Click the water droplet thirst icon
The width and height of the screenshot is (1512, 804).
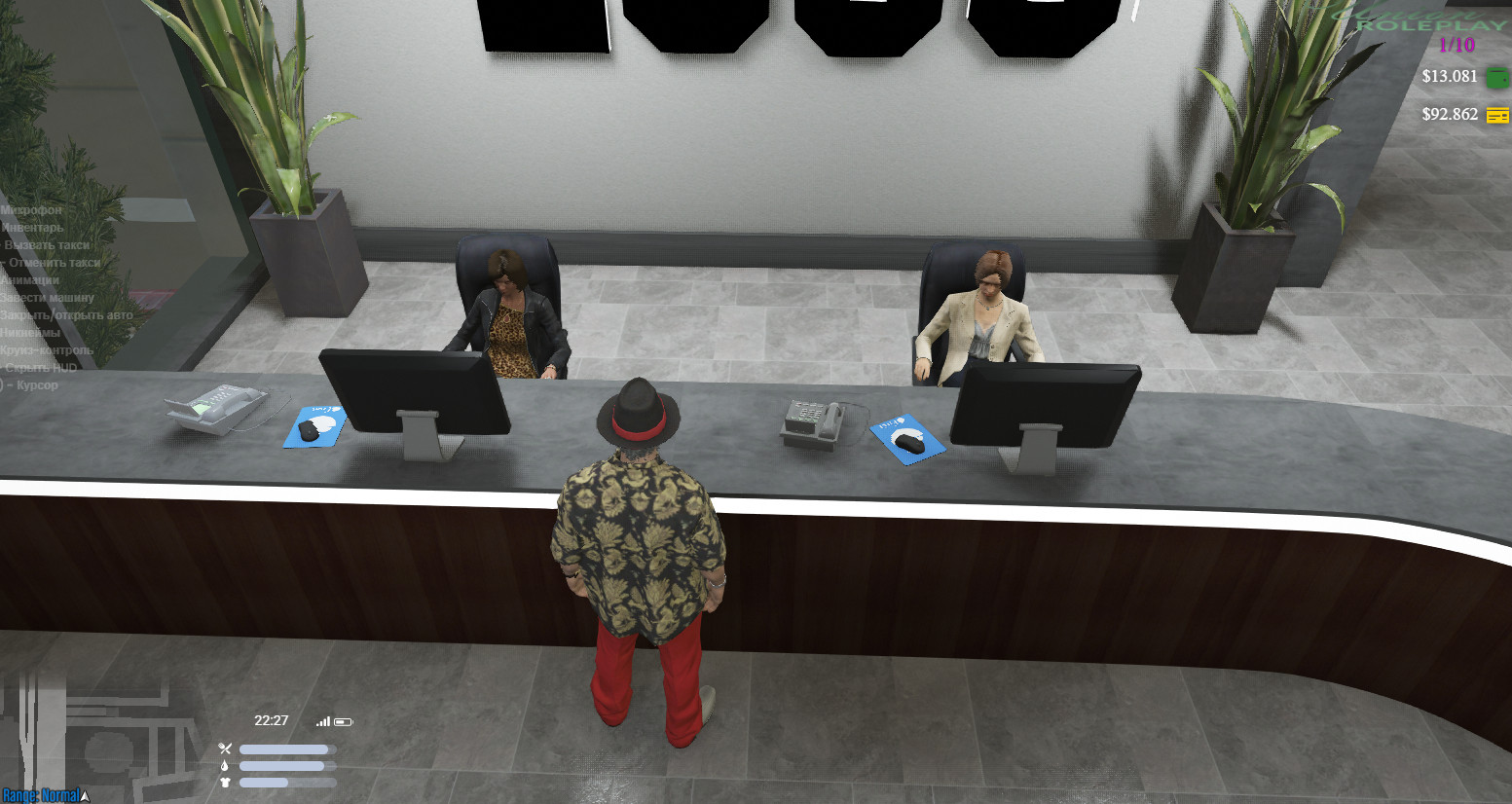pos(225,765)
